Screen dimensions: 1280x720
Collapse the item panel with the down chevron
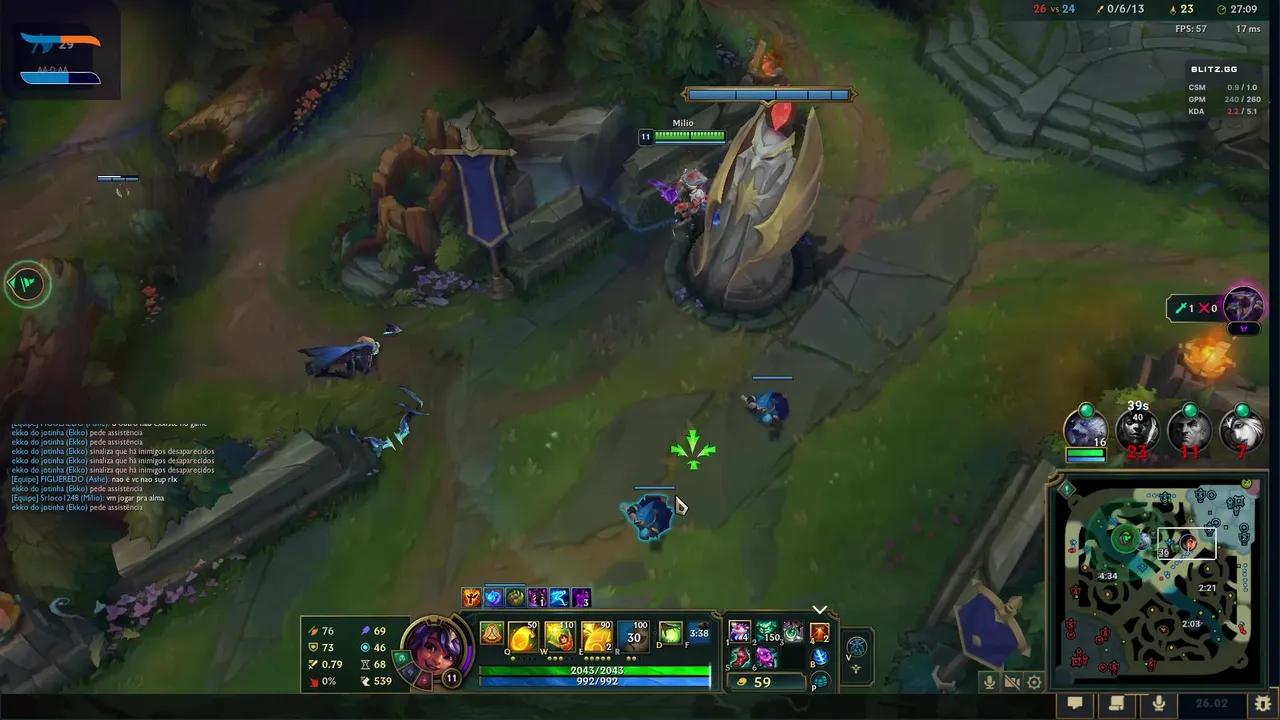click(x=820, y=609)
